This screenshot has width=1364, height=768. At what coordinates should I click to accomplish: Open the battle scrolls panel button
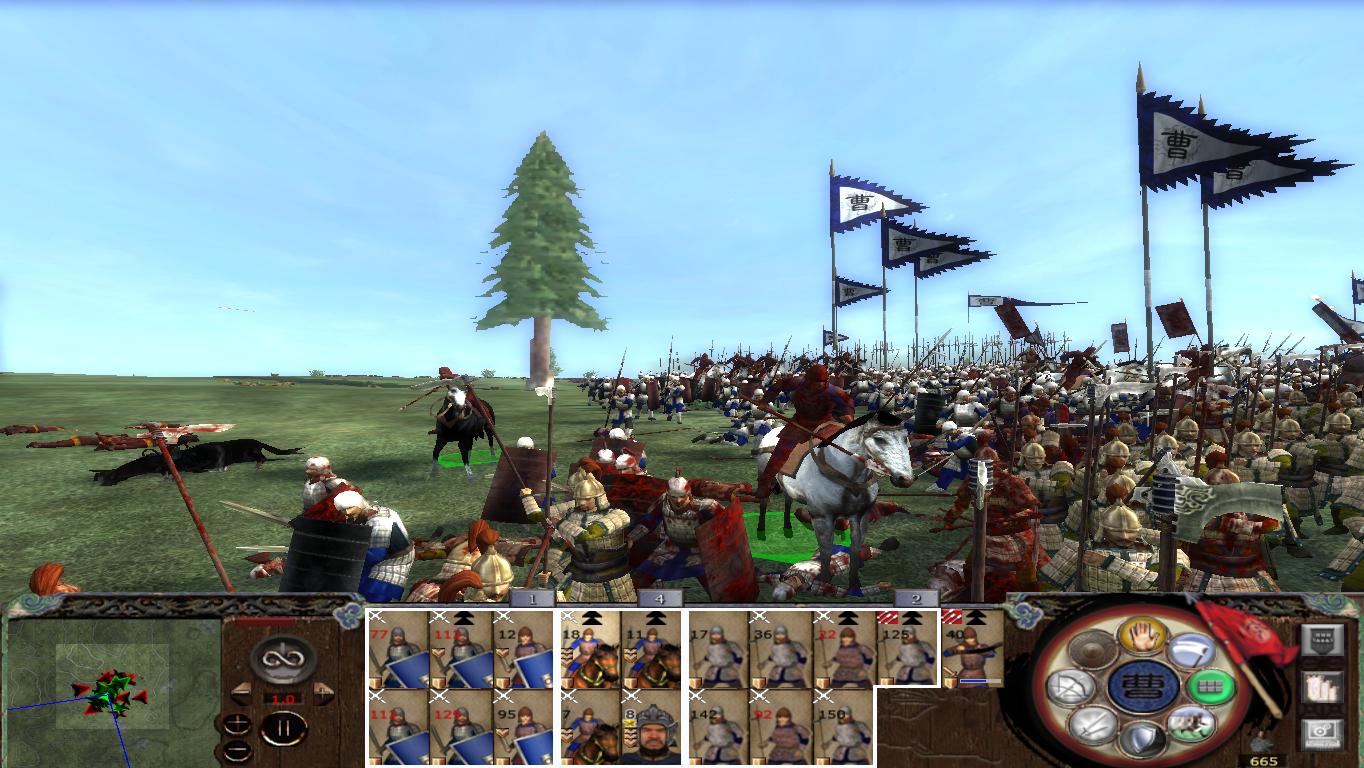tap(1321, 686)
